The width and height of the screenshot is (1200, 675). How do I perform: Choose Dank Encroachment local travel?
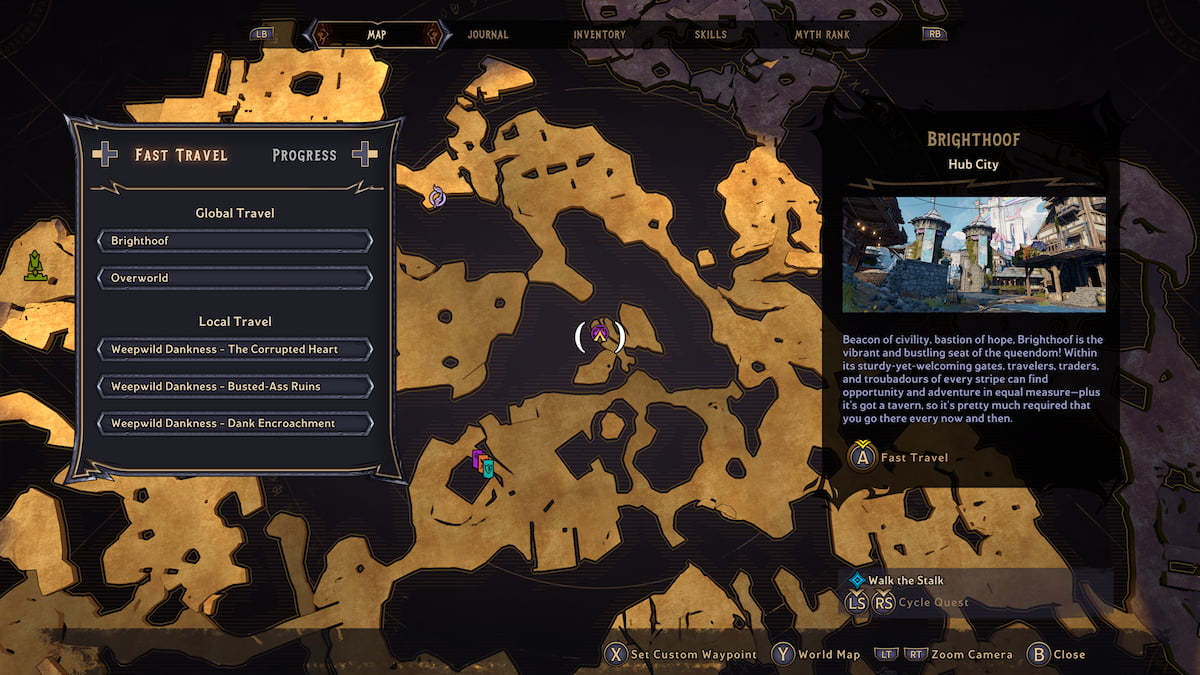point(235,423)
